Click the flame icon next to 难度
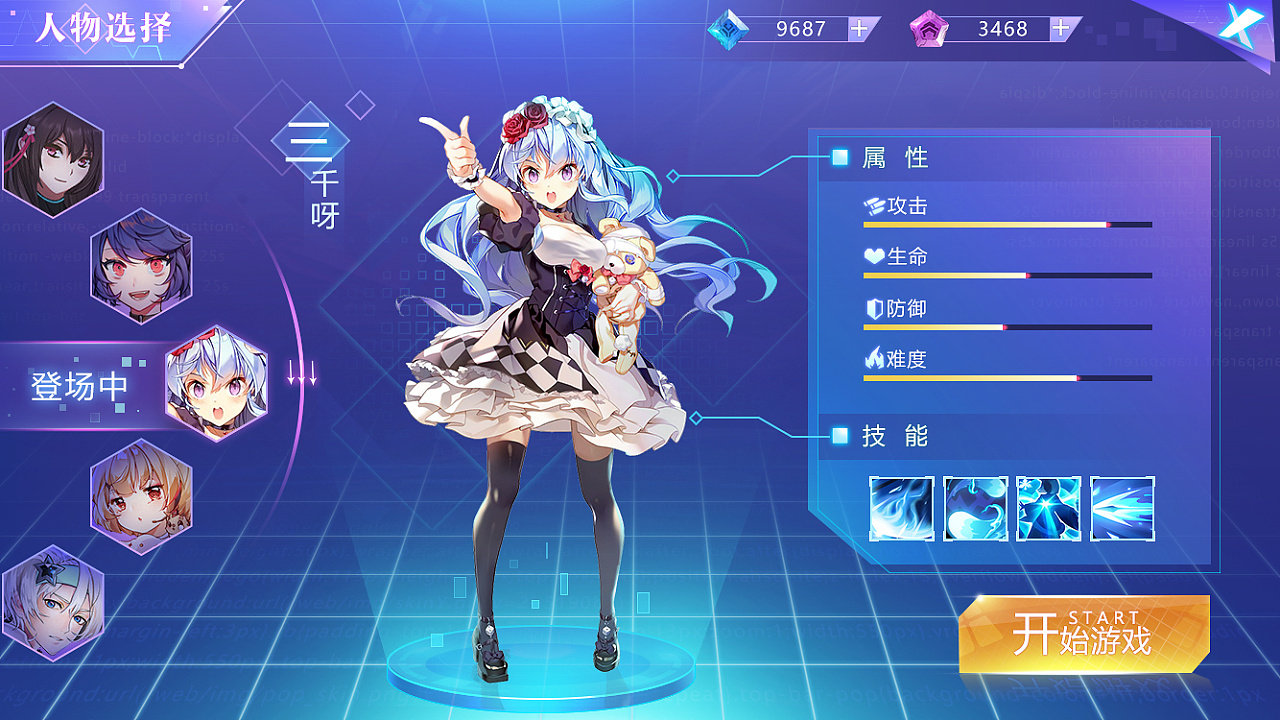This screenshot has width=1280, height=720. coord(875,359)
